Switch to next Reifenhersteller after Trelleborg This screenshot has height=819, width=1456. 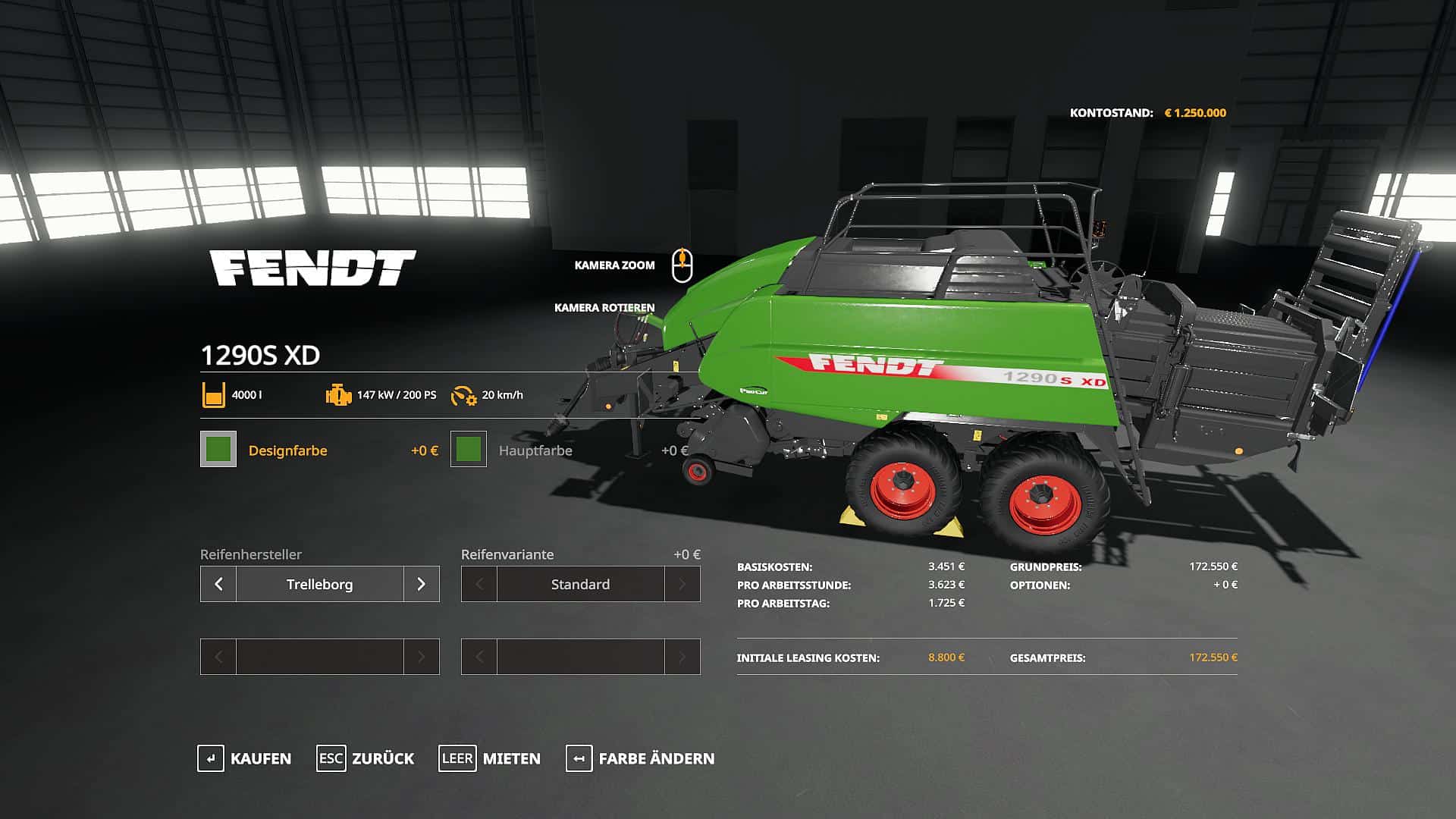tap(421, 584)
